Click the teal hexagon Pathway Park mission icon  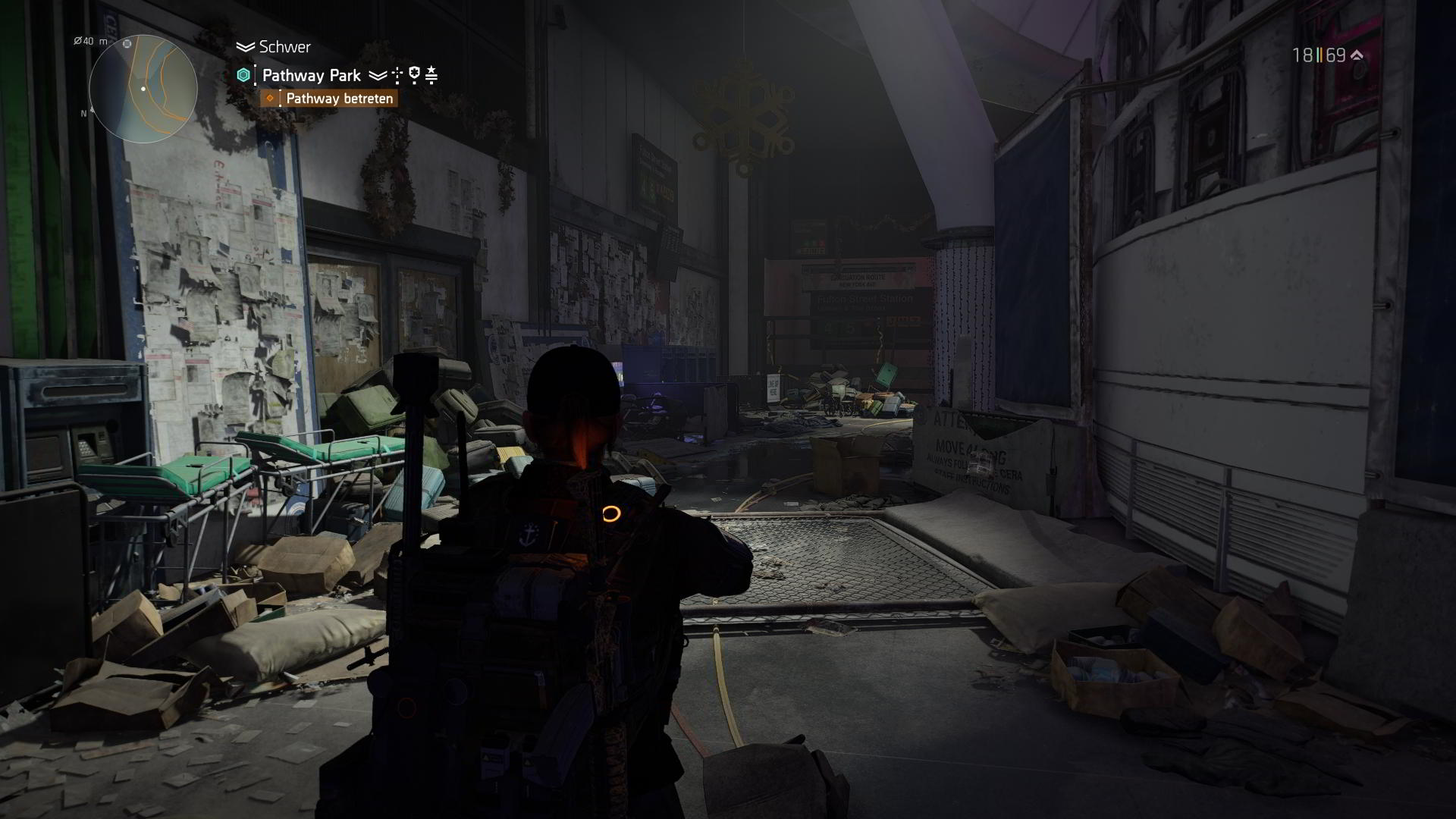pyautogui.click(x=243, y=74)
